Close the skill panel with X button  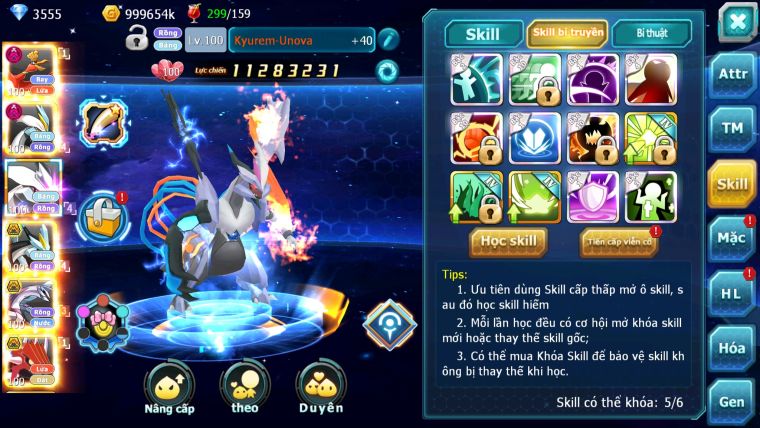(737, 21)
